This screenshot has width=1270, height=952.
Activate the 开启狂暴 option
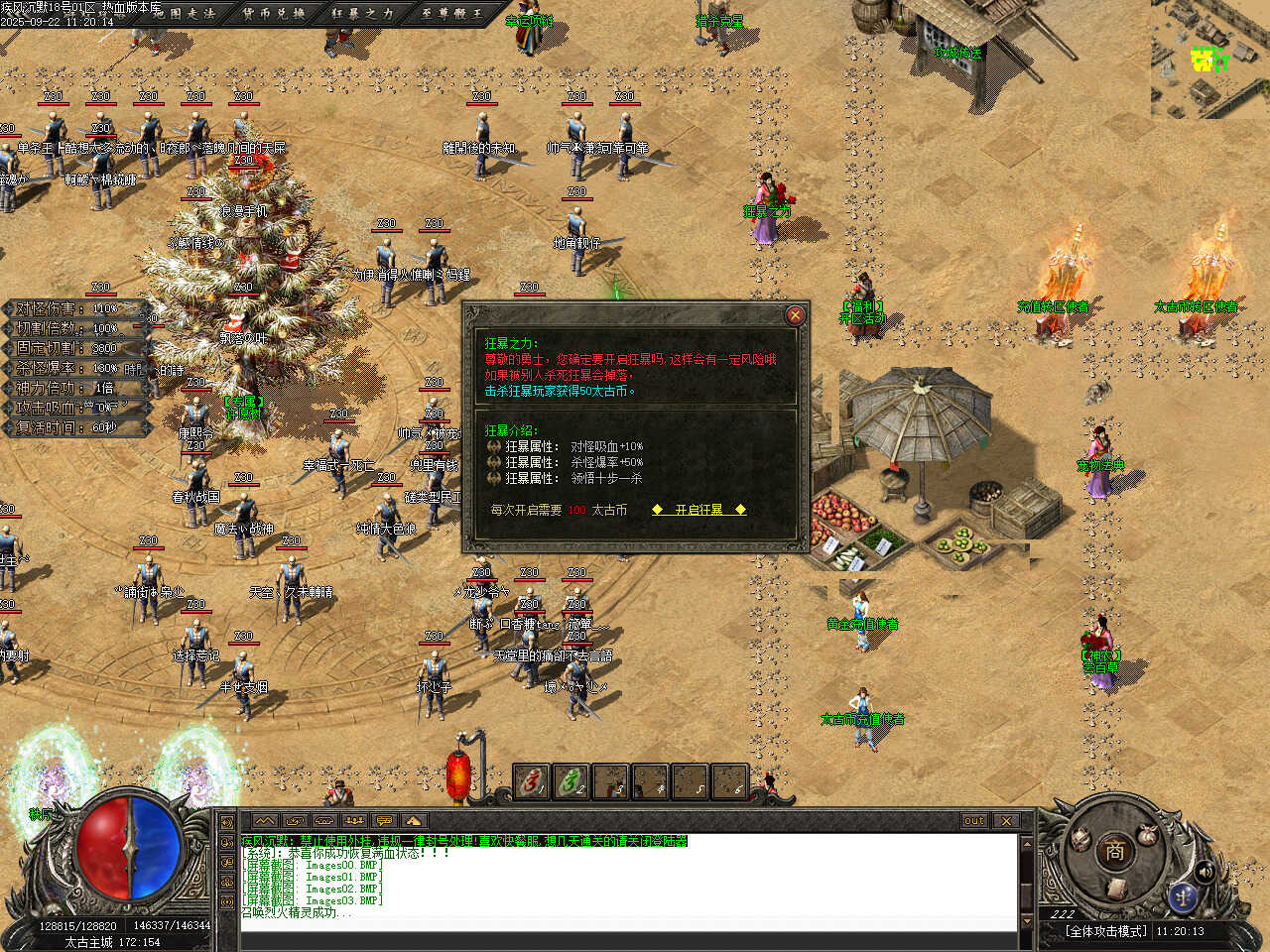point(698,510)
